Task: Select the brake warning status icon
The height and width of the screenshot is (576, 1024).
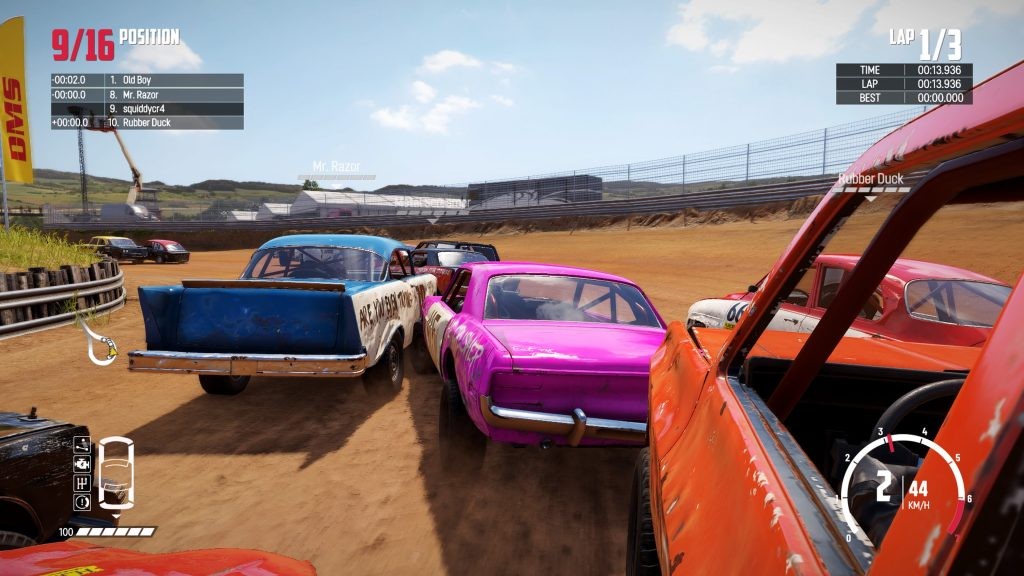Action: [x=82, y=502]
